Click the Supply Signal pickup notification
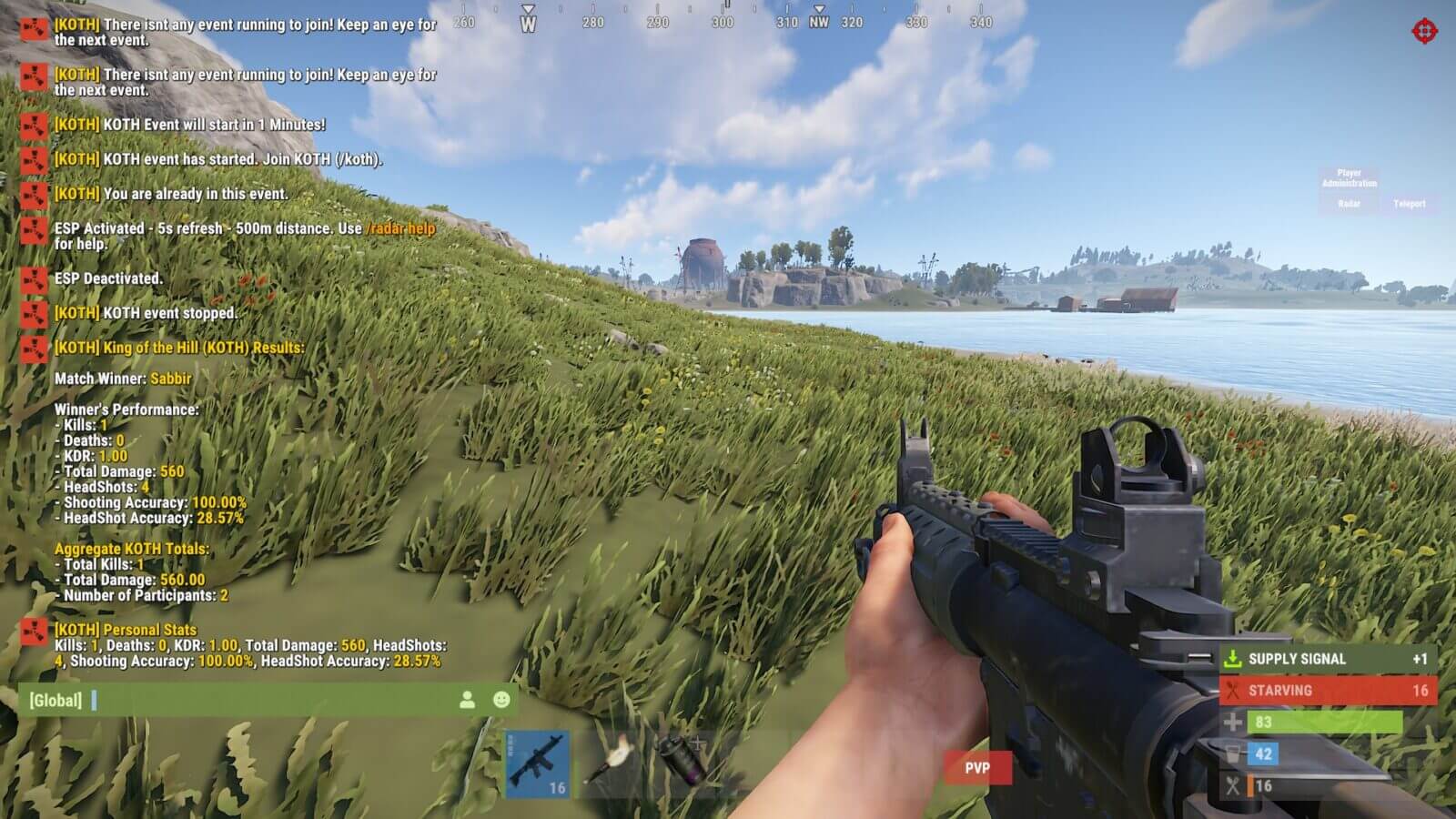This screenshot has width=1456, height=819. click(1328, 659)
